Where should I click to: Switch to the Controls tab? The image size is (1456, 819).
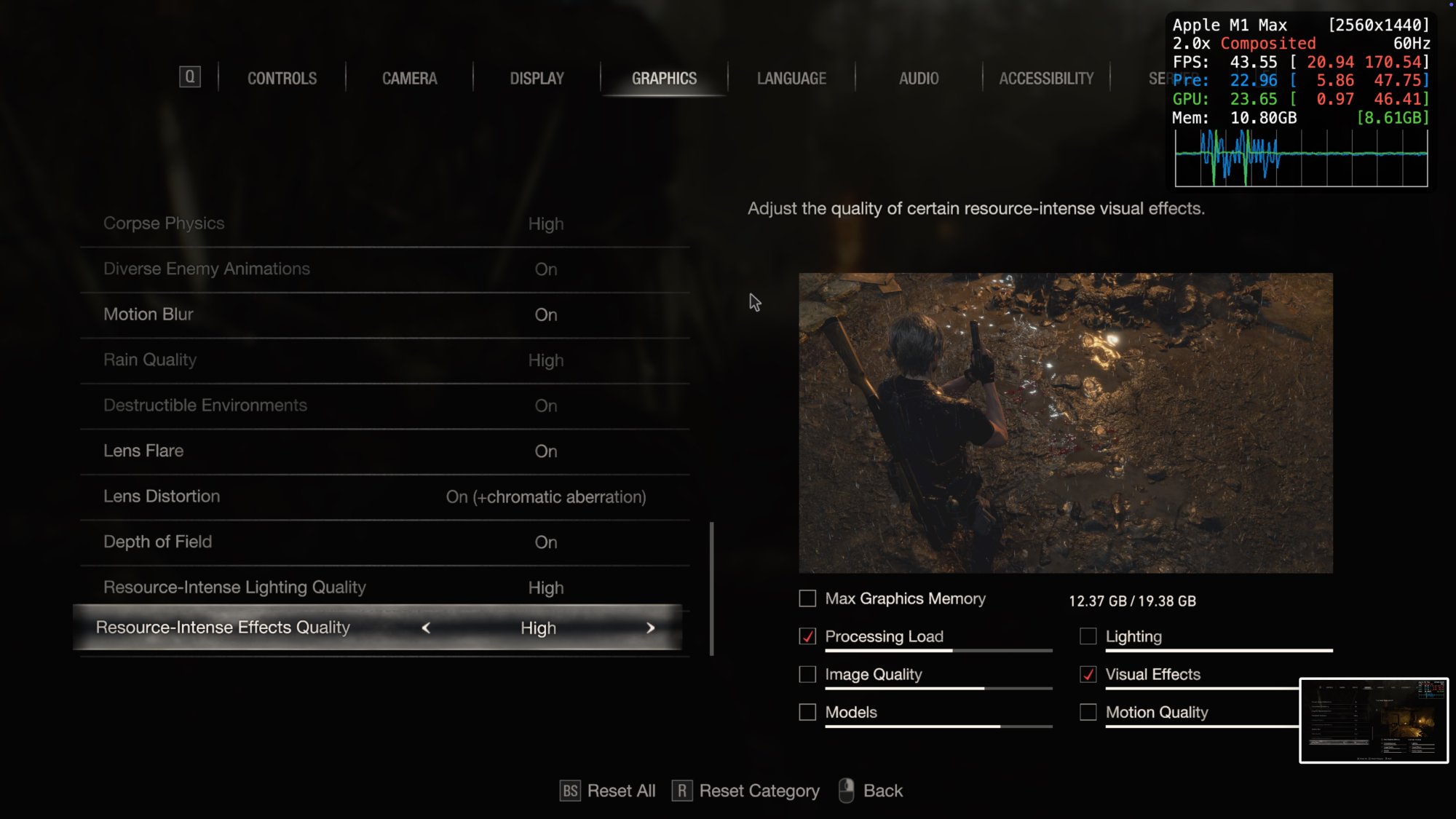click(x=282, y=79)
